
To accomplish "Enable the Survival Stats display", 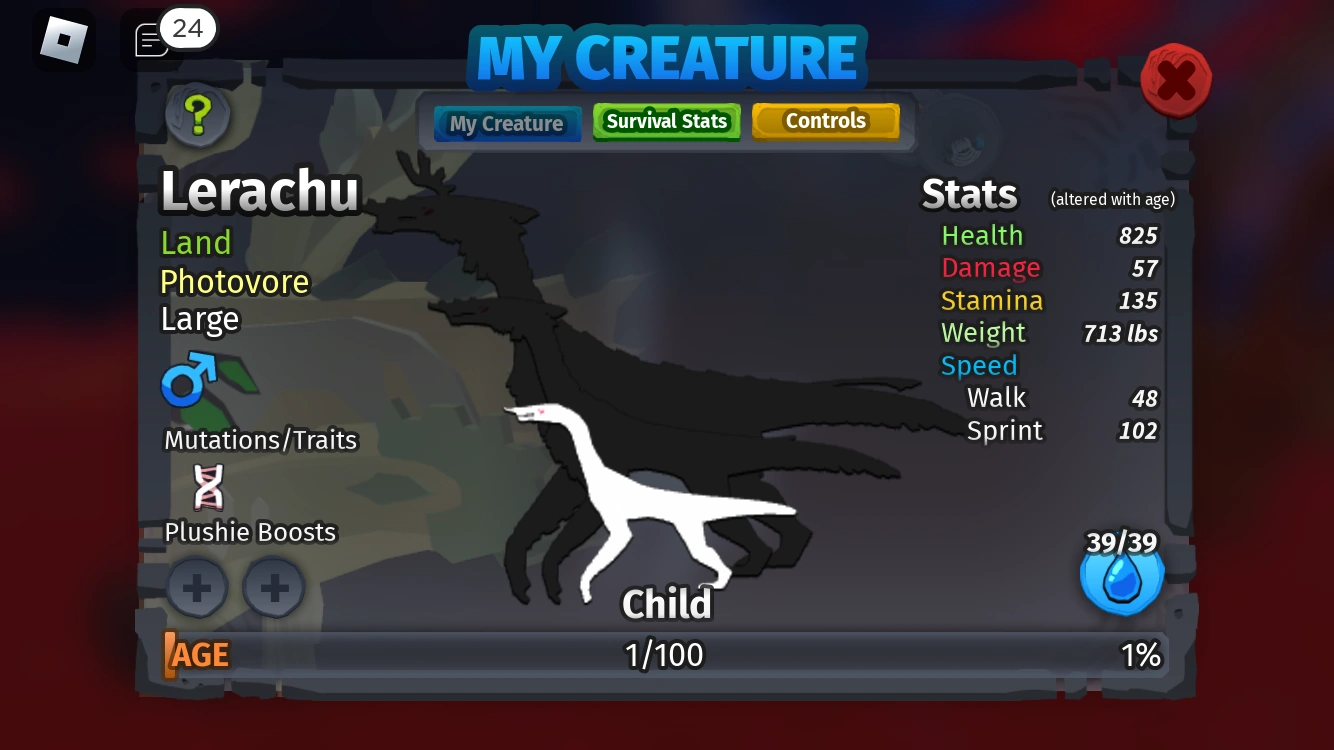I will (666, 121).
